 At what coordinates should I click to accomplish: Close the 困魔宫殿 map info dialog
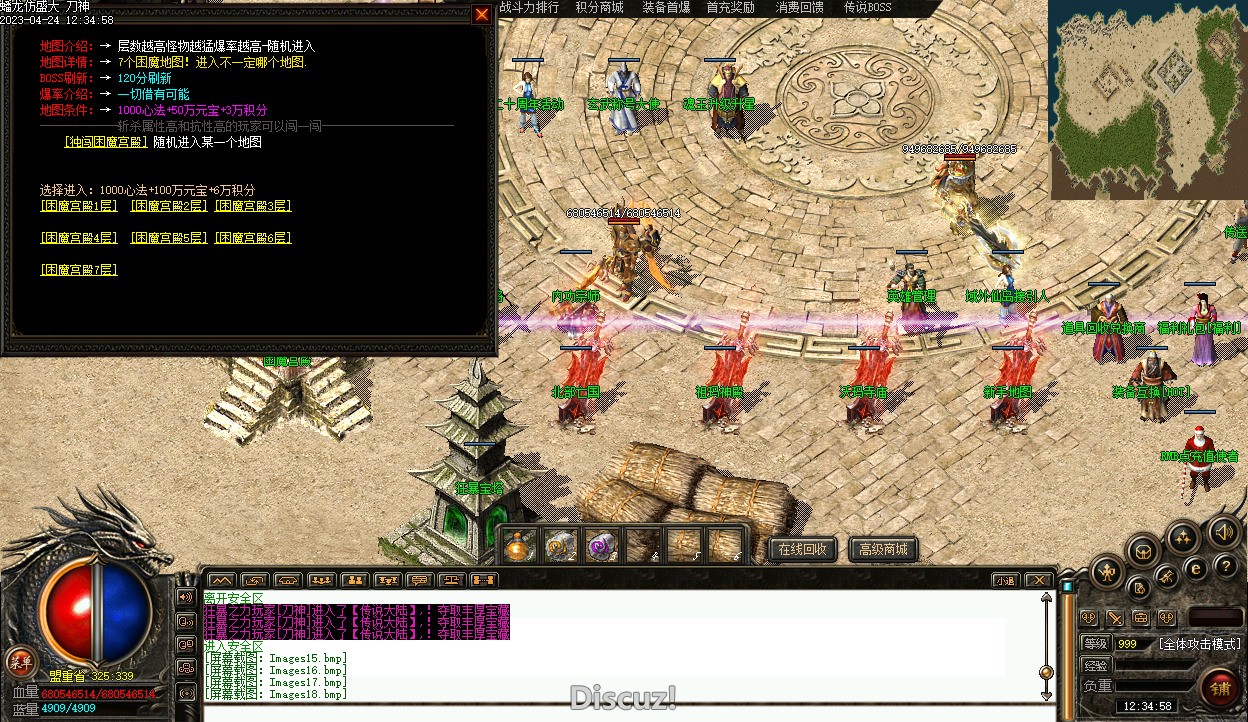pyautogui.click(x=482, y=14)
